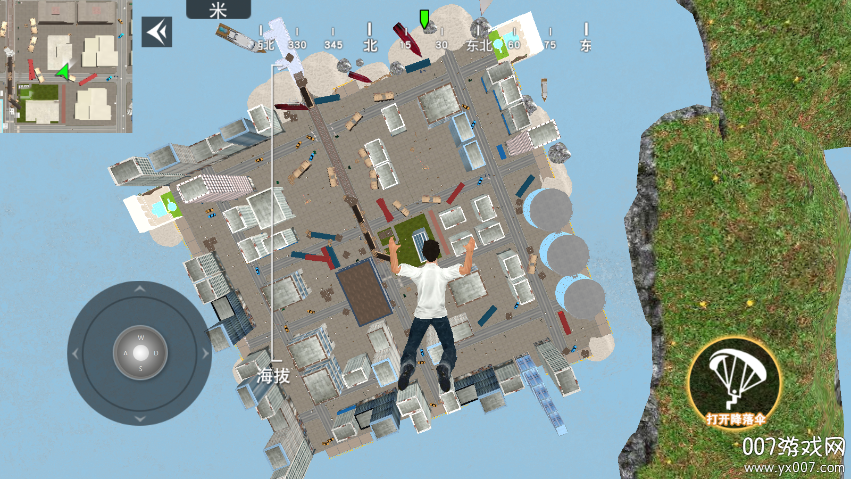Tap the 米 altitude unit label
851x479 pixels.
(x=218, y=10)
